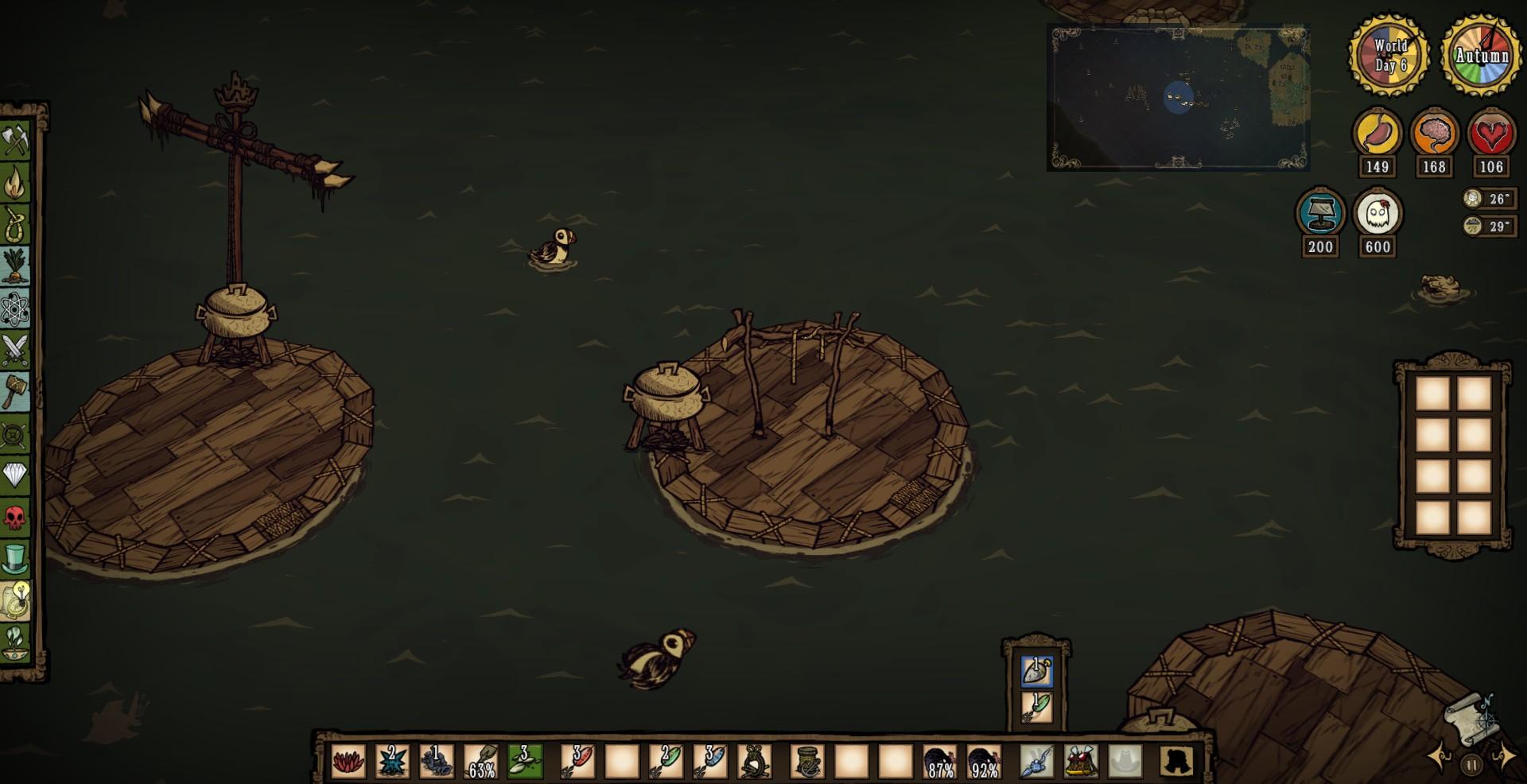Rotate the camera with the left arrow
Screen dimensions: 1527x784
[x=1440, y=755]
